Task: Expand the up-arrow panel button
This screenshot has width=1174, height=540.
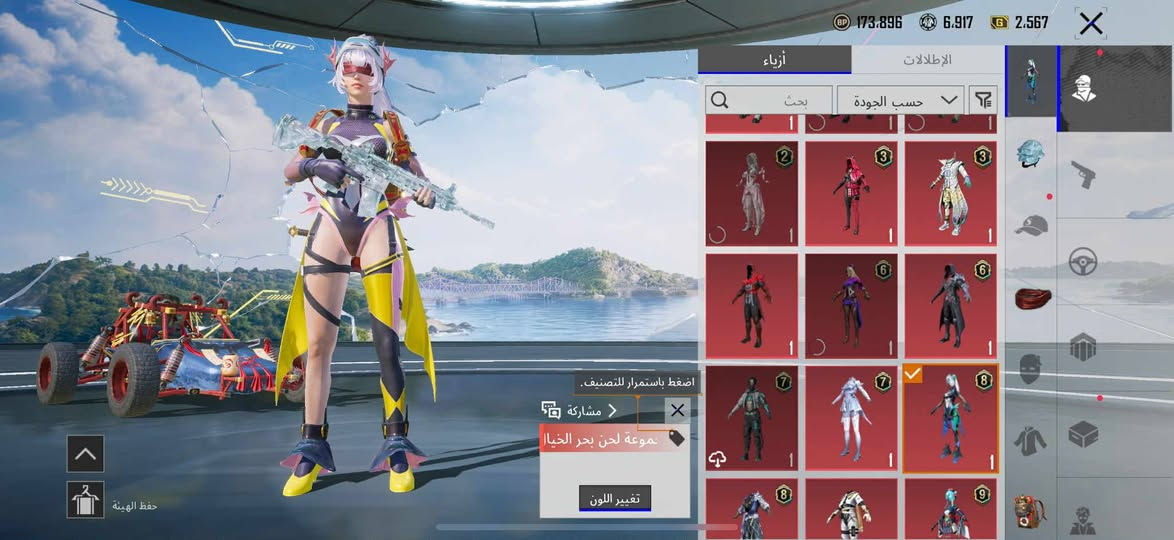Action: (85, 454)
